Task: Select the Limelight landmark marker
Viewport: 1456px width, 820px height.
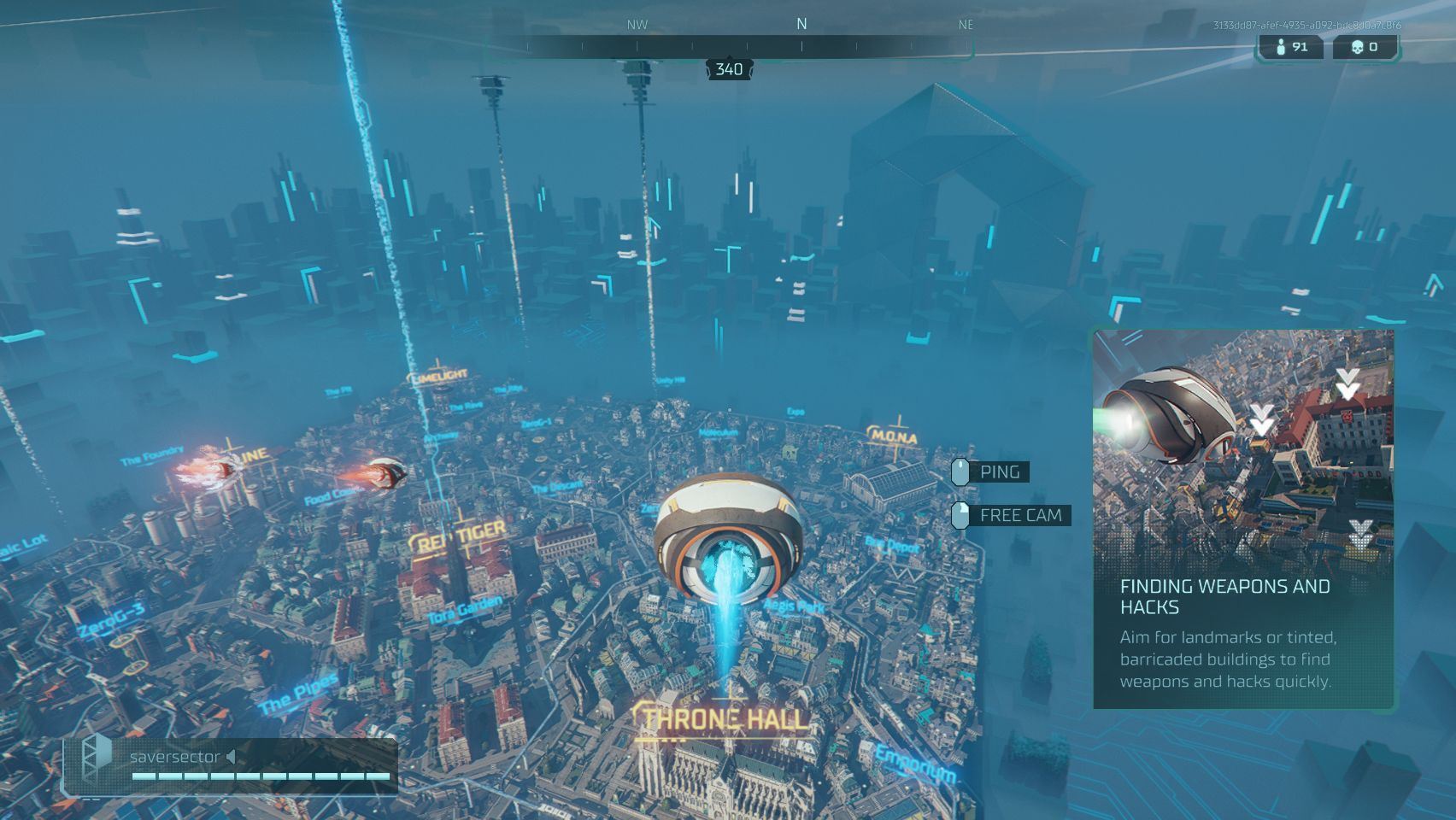Action: (x=439, y=375)
